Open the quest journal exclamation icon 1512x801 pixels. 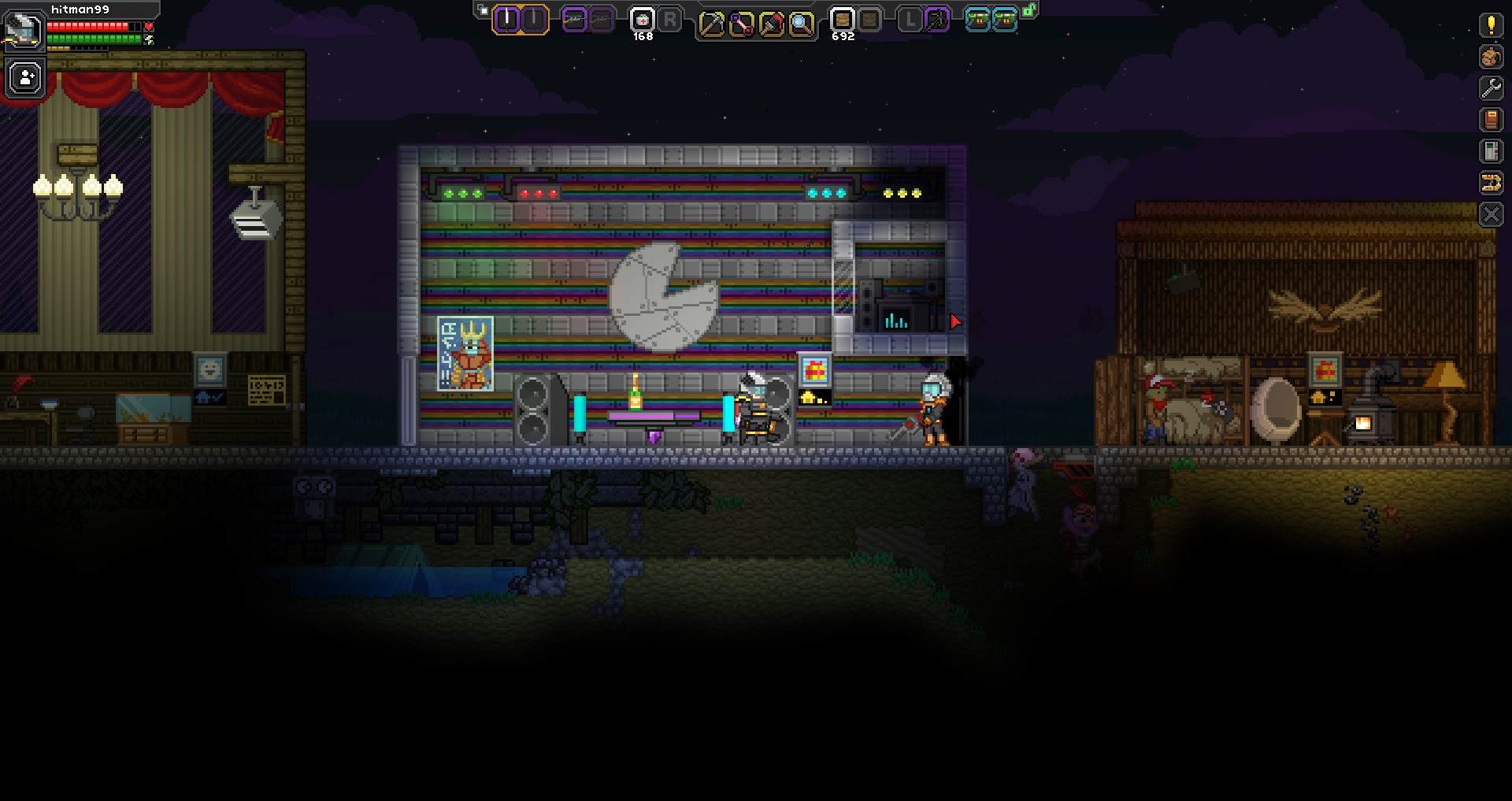click(1492, 24)
